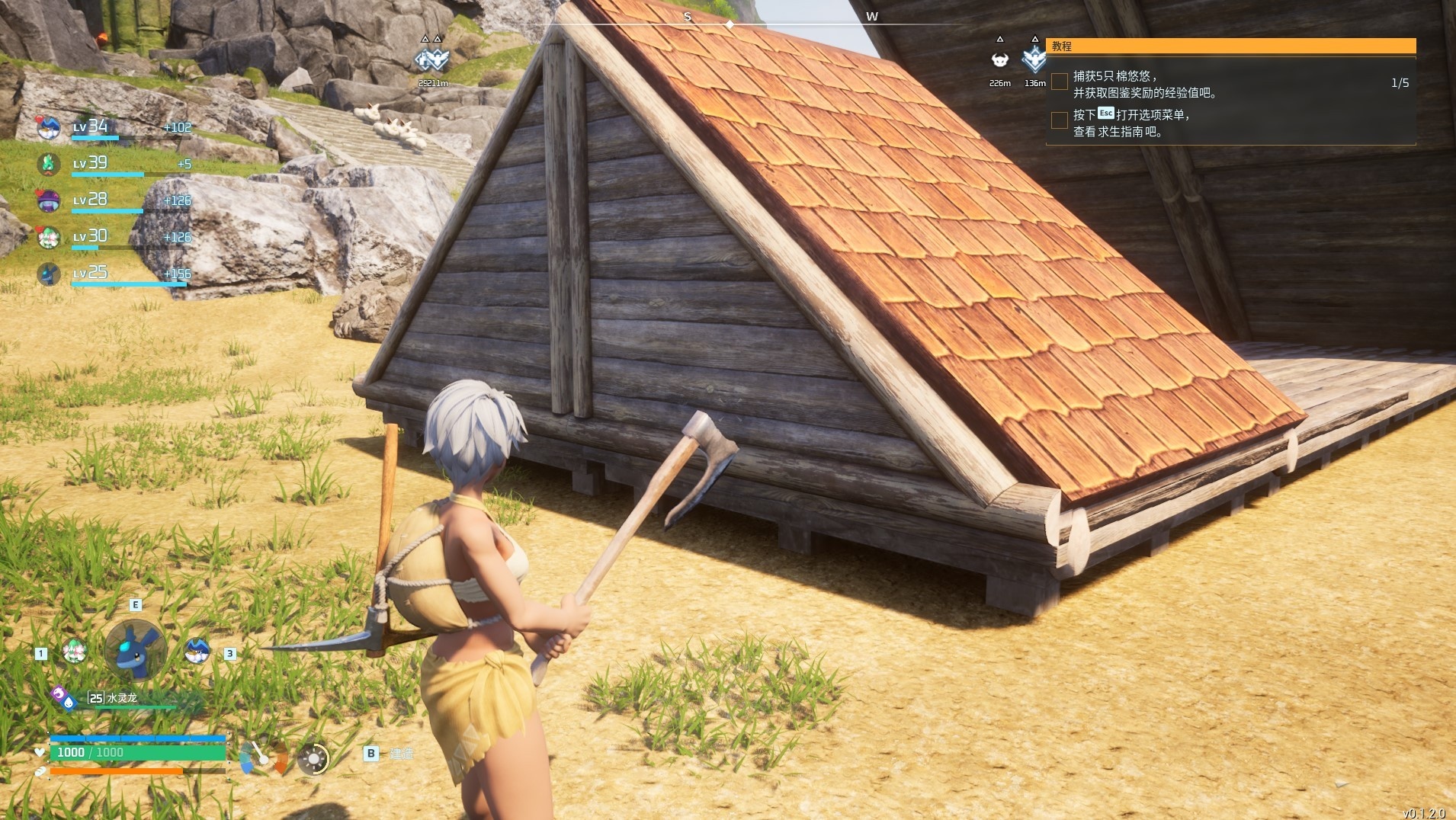The image size is (1456, 820).
Task: Tick the 查看求生指南 objective checkbox
Action: pyautogui.click(x=1059, y=120)
